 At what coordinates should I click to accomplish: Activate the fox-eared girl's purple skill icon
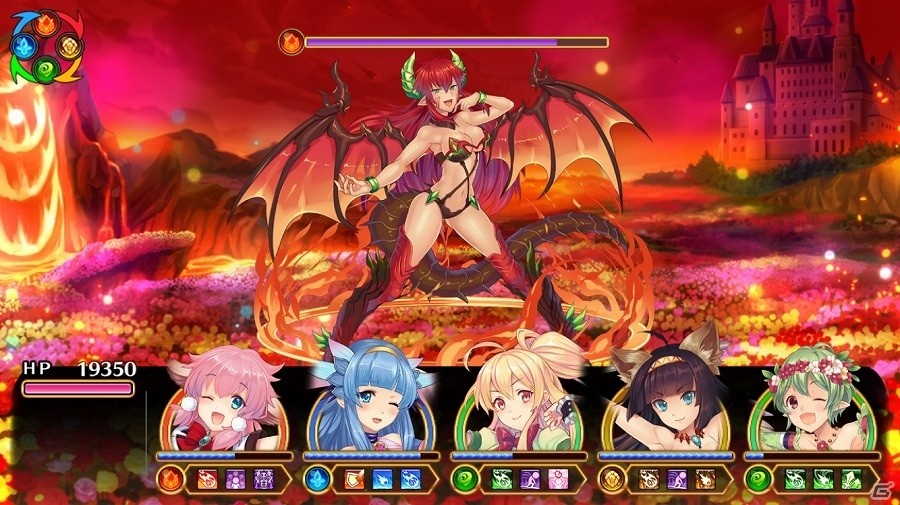click(x=678, y=479)
